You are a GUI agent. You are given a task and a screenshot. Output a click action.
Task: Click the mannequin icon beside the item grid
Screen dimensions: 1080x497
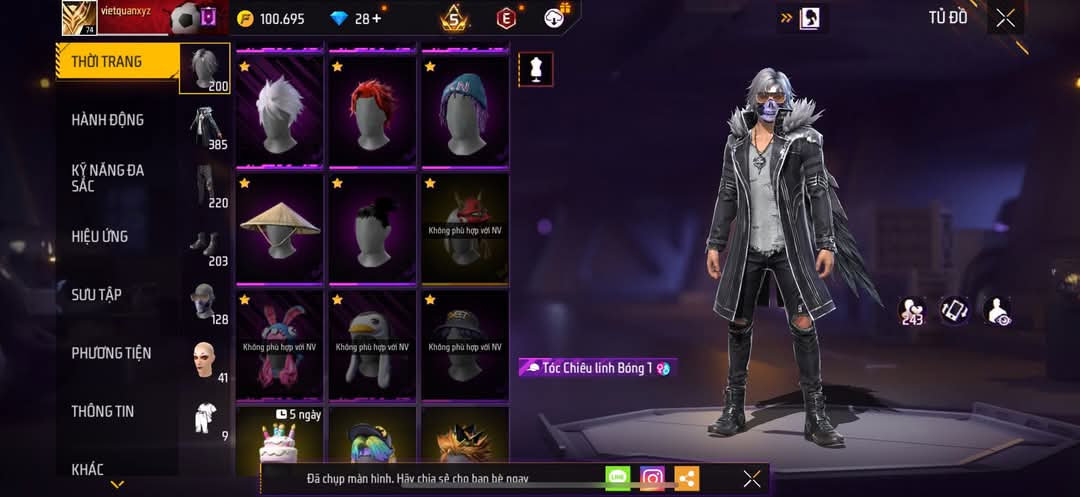(x=536, y=69)
